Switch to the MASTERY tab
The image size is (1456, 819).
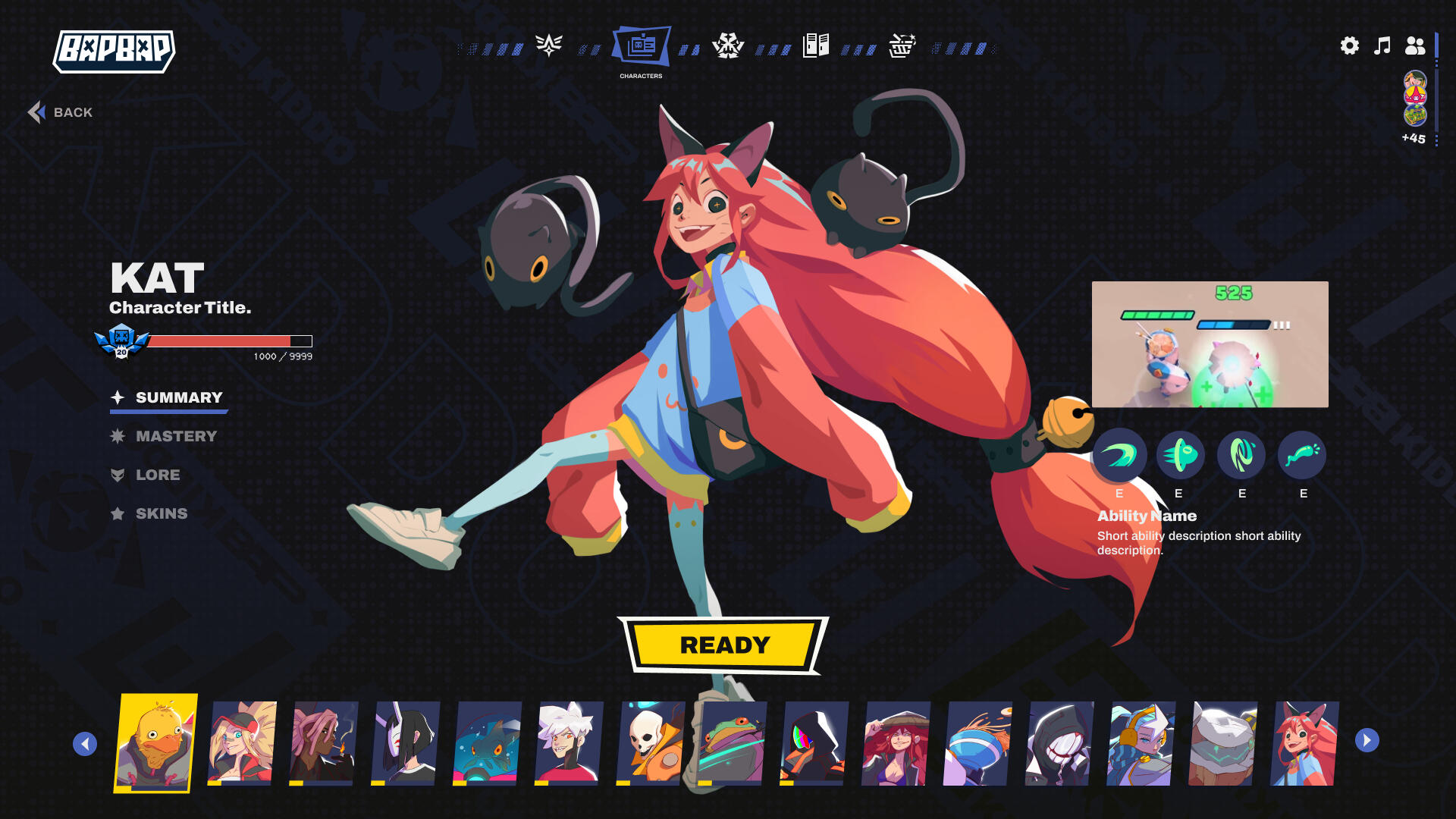(x=176, y=436)
